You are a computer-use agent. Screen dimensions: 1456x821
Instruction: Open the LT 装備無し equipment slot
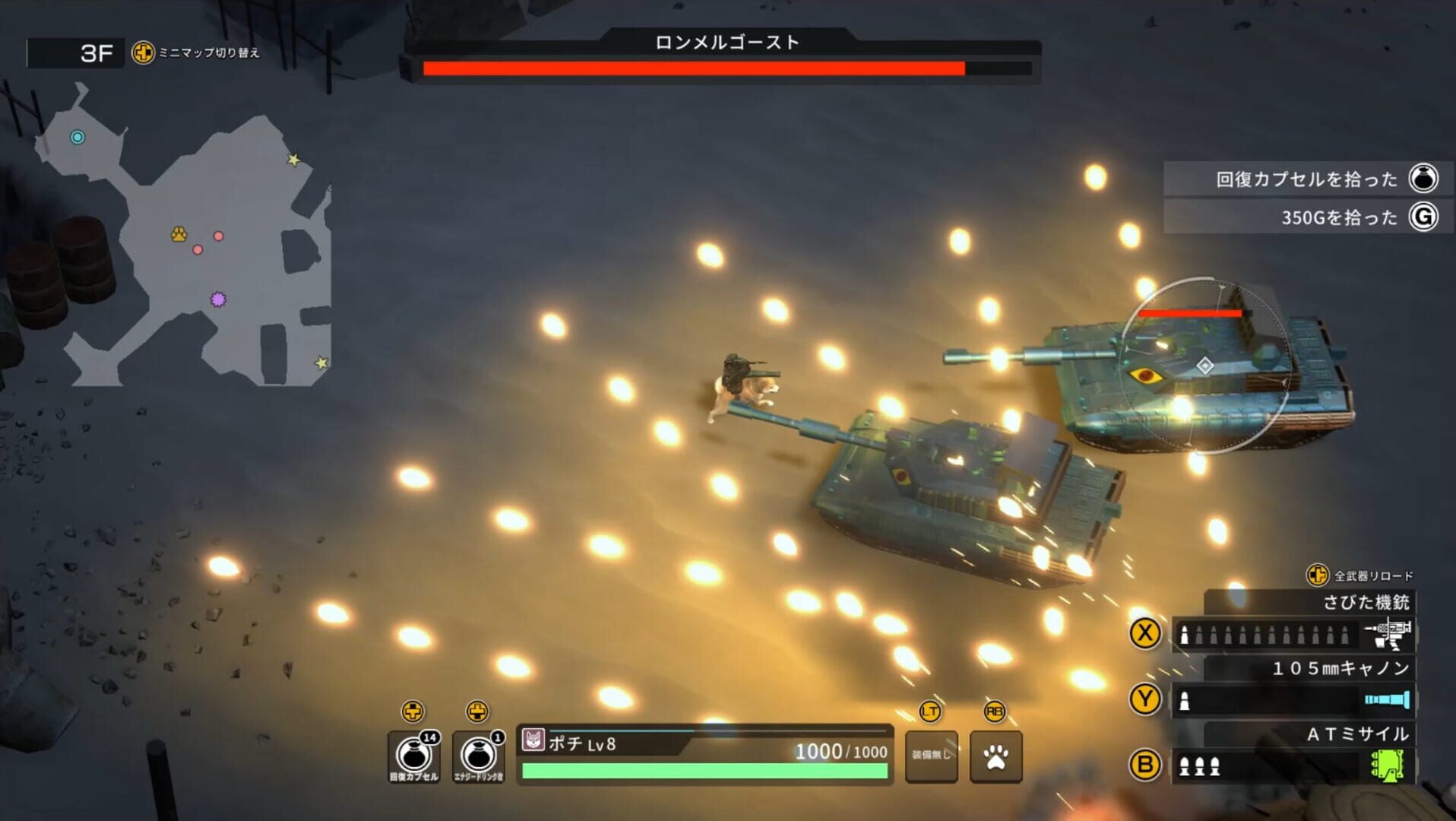click(931, 757)
